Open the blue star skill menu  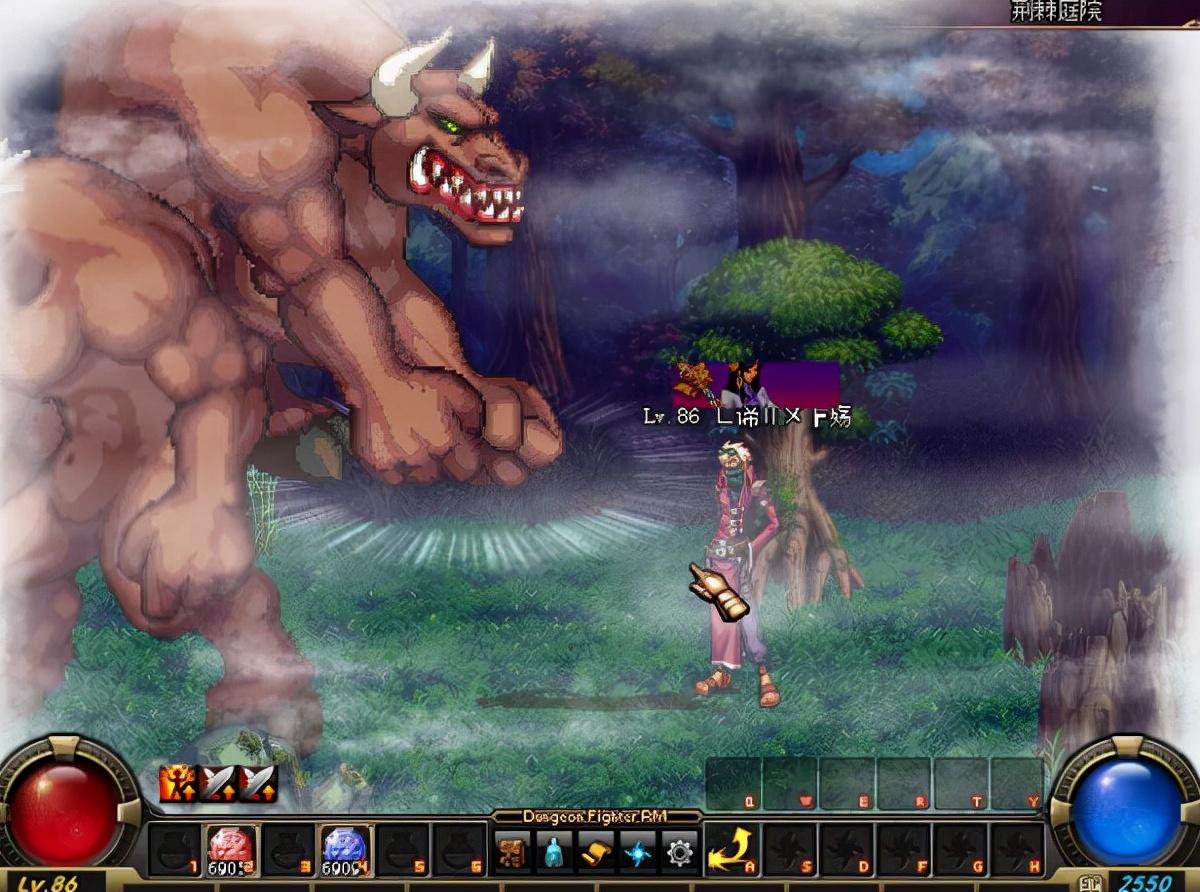point(637,852)
